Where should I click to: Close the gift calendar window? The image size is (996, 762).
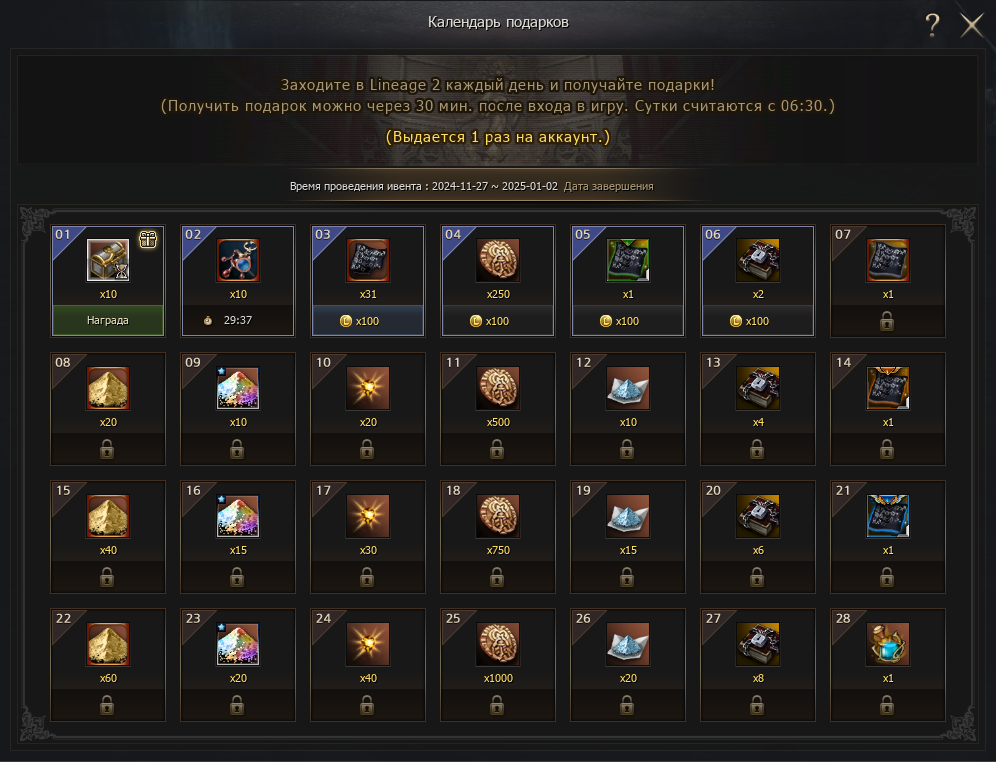[972, 26]
